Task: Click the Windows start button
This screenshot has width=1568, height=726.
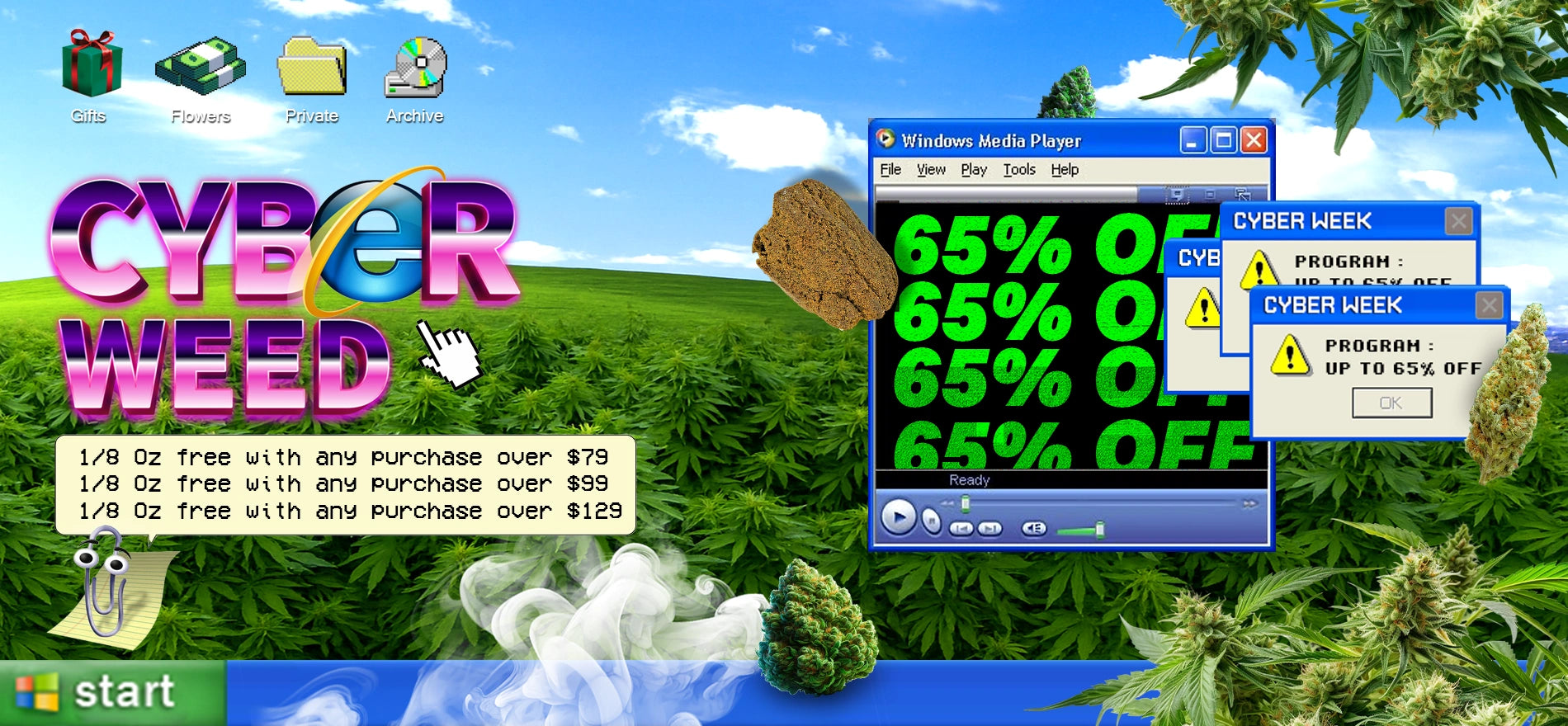Action: click(112, 691)
